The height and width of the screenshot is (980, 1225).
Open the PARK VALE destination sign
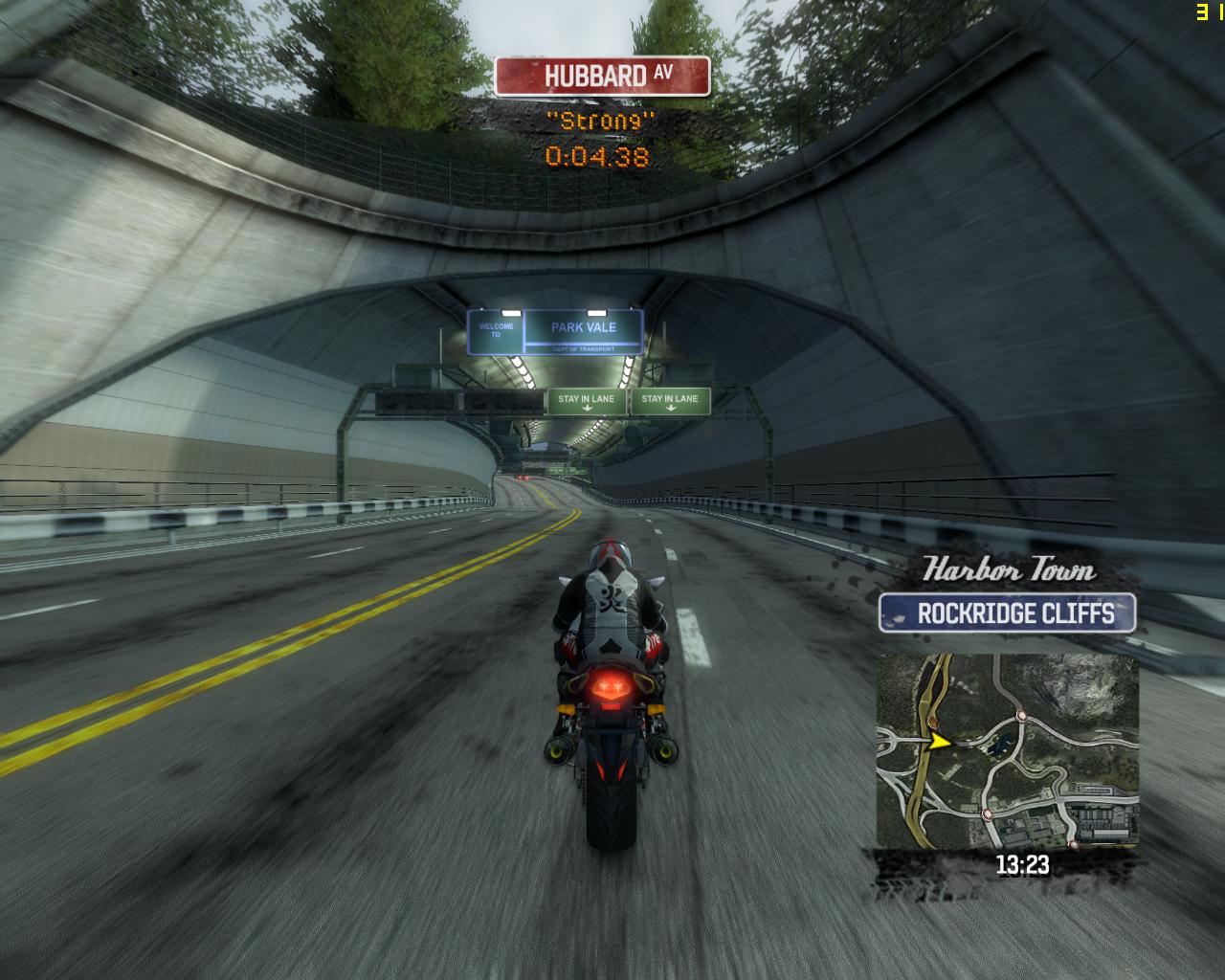[x=581, y=325]
